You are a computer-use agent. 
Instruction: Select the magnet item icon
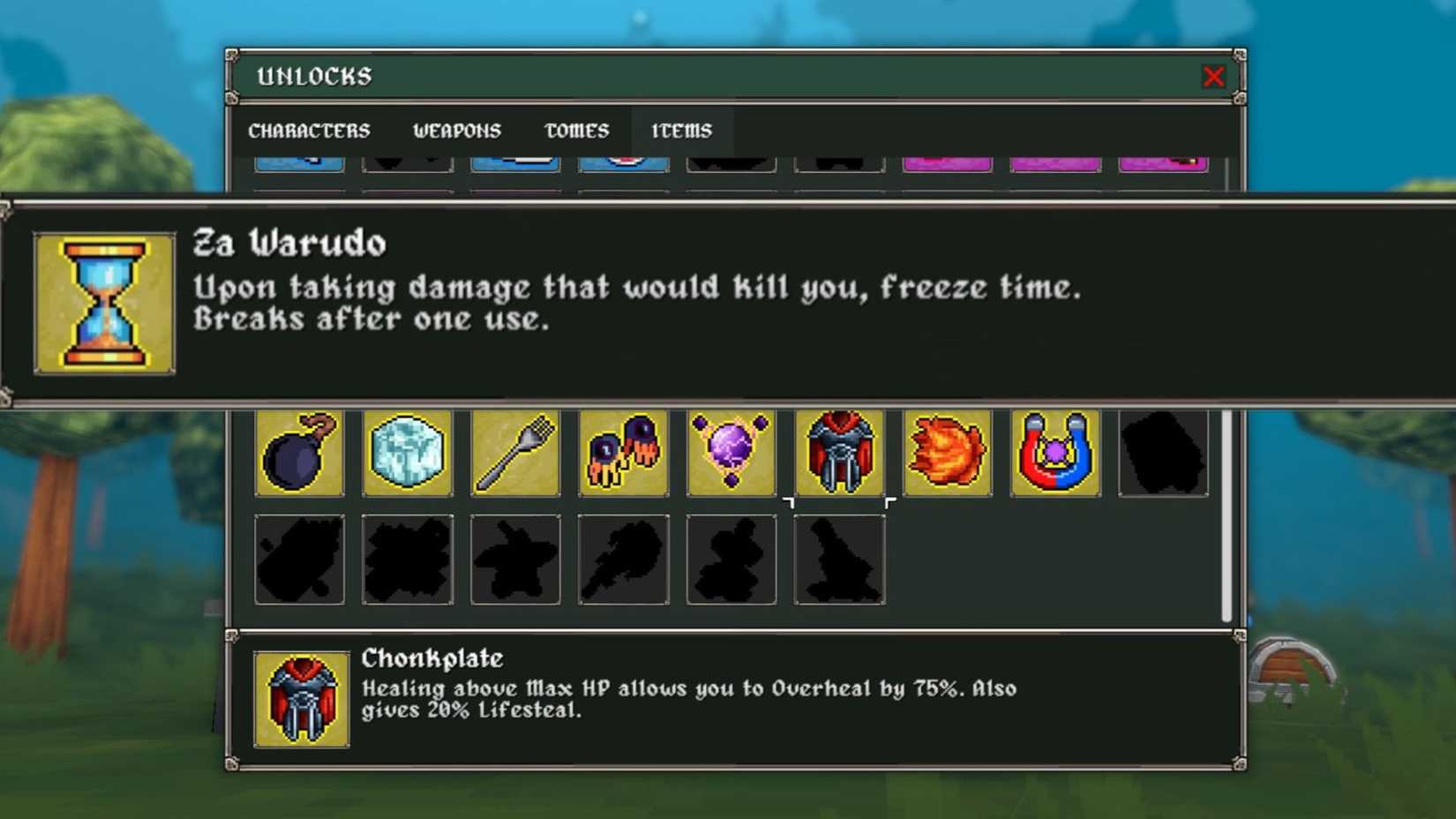click(x=1054, y=454)
